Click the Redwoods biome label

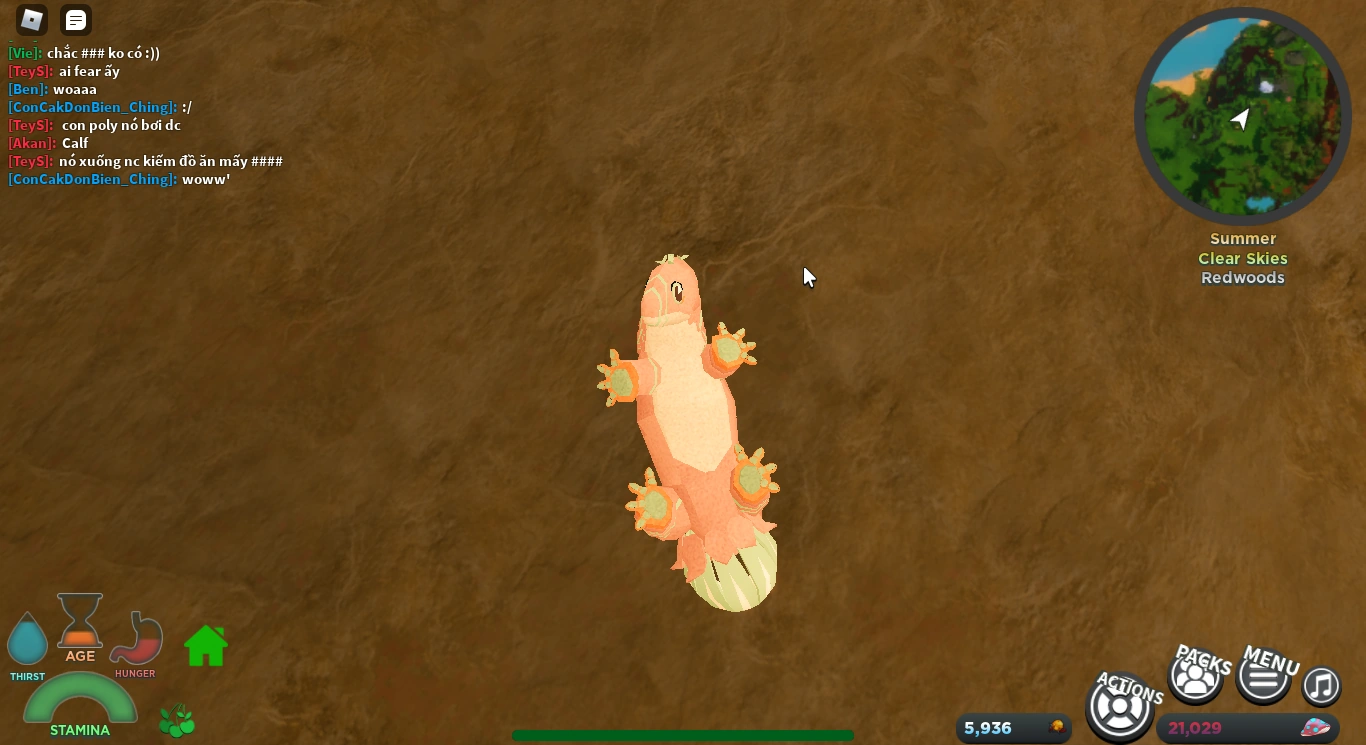click(x=1242, y=278)
